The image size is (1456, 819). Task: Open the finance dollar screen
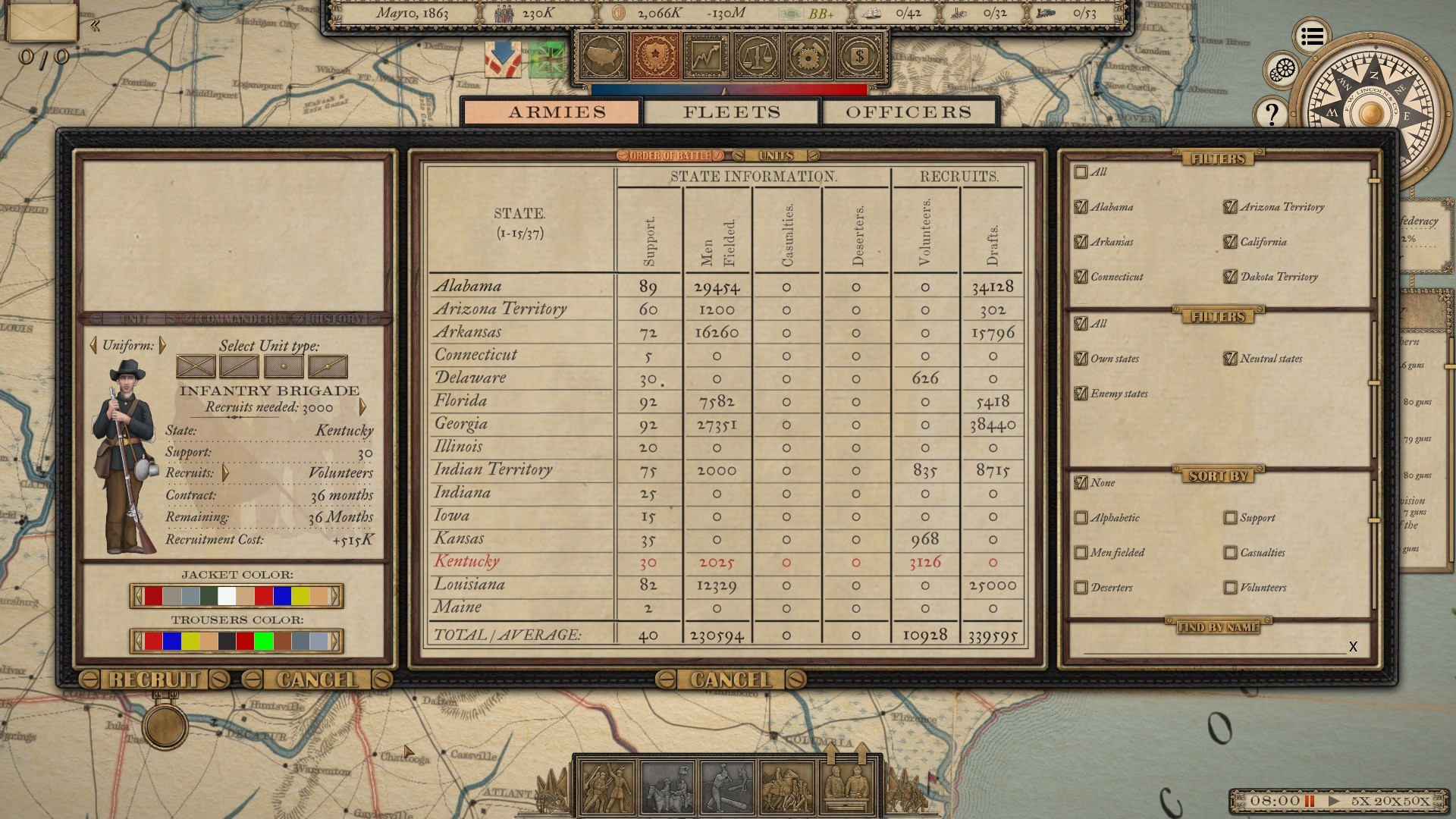[x=861, y=58]
